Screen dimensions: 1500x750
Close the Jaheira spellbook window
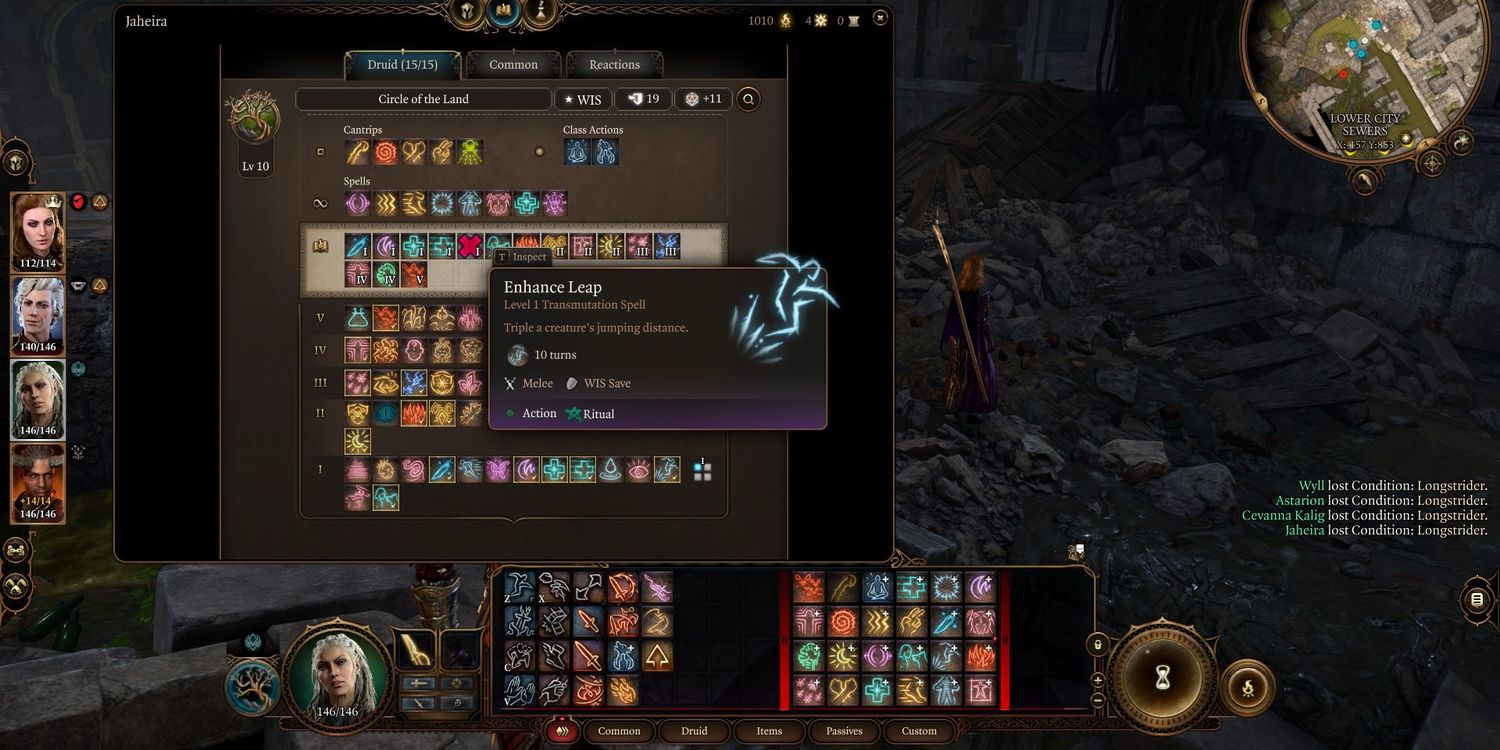coord(879,18)
